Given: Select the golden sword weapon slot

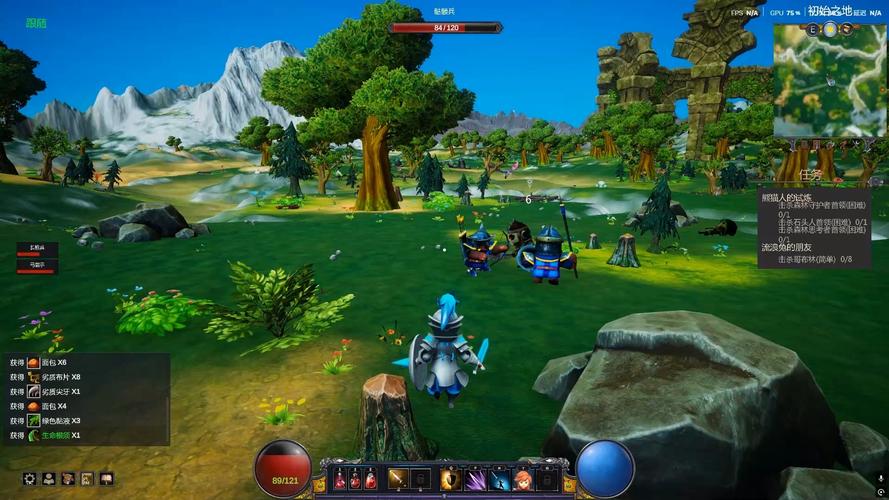Looking at the screenshot, I should coord(398,479).
